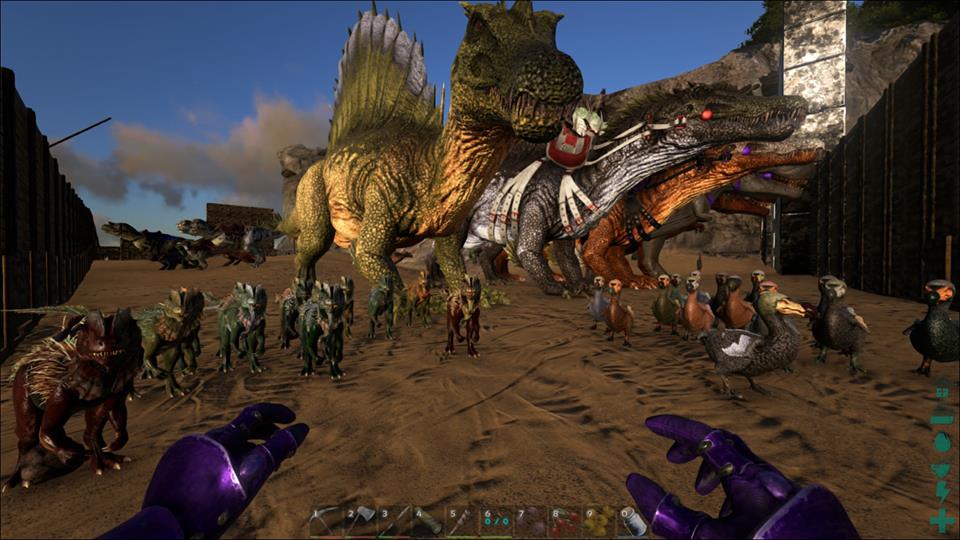Image resolution: width=960 pixels, height=540 pixels.
Task: Choose the spear in hotbar slot 3
Action: click(x=394, y=521)
